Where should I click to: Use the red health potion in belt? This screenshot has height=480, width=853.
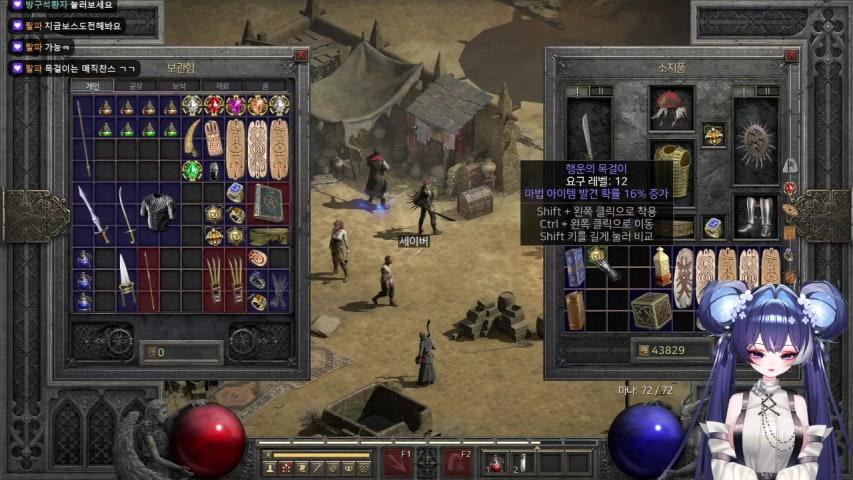[x=496, y=463]
